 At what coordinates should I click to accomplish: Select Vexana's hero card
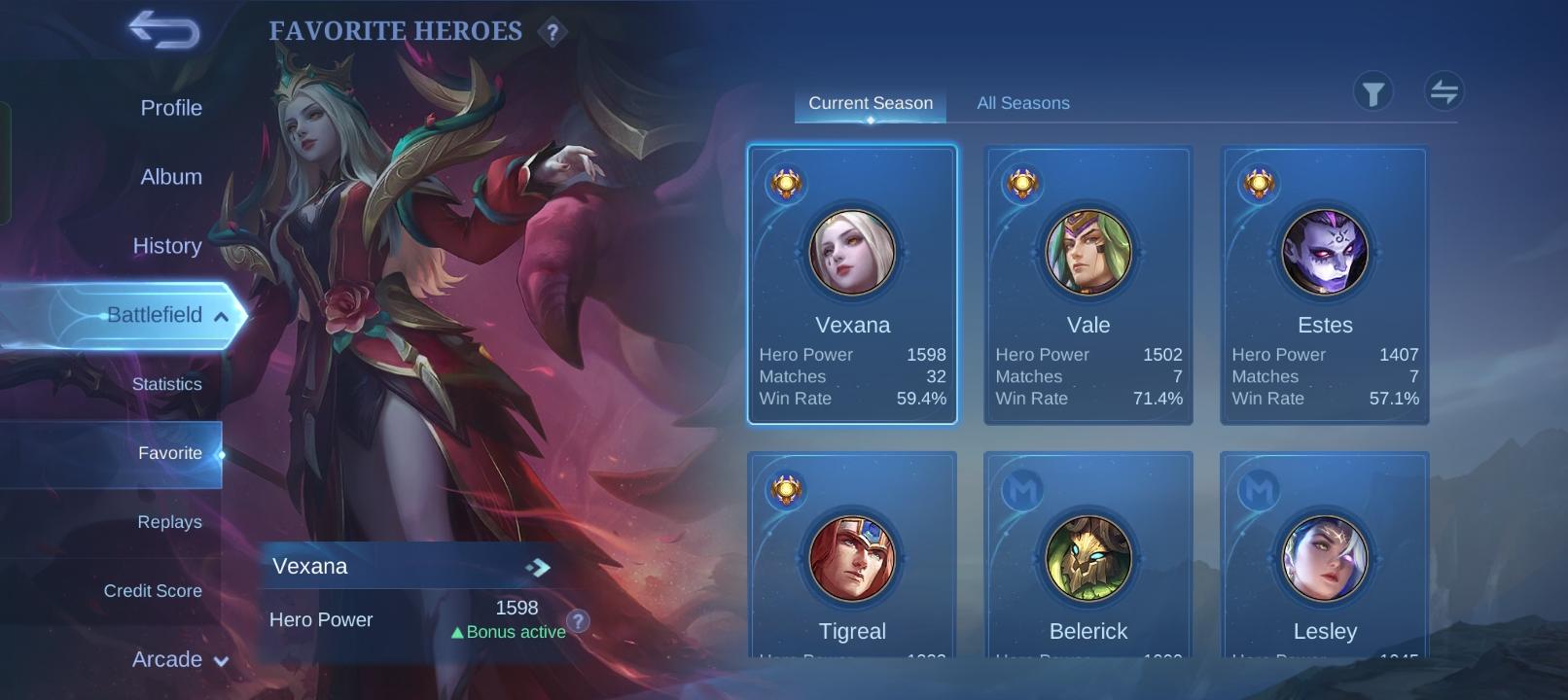coord(851,282)
